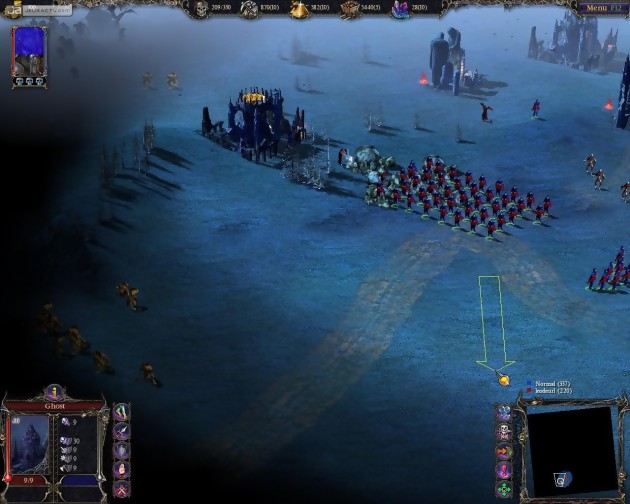Select the orange arrow icon beside minimap
This screenshot has height=504, width=630.
(x=504, y=452)
